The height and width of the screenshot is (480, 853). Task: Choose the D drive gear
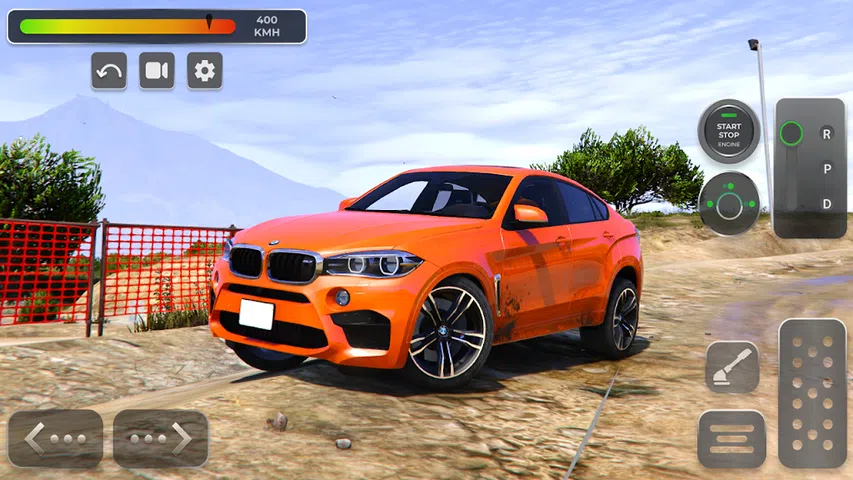click(x=826, y=204)
